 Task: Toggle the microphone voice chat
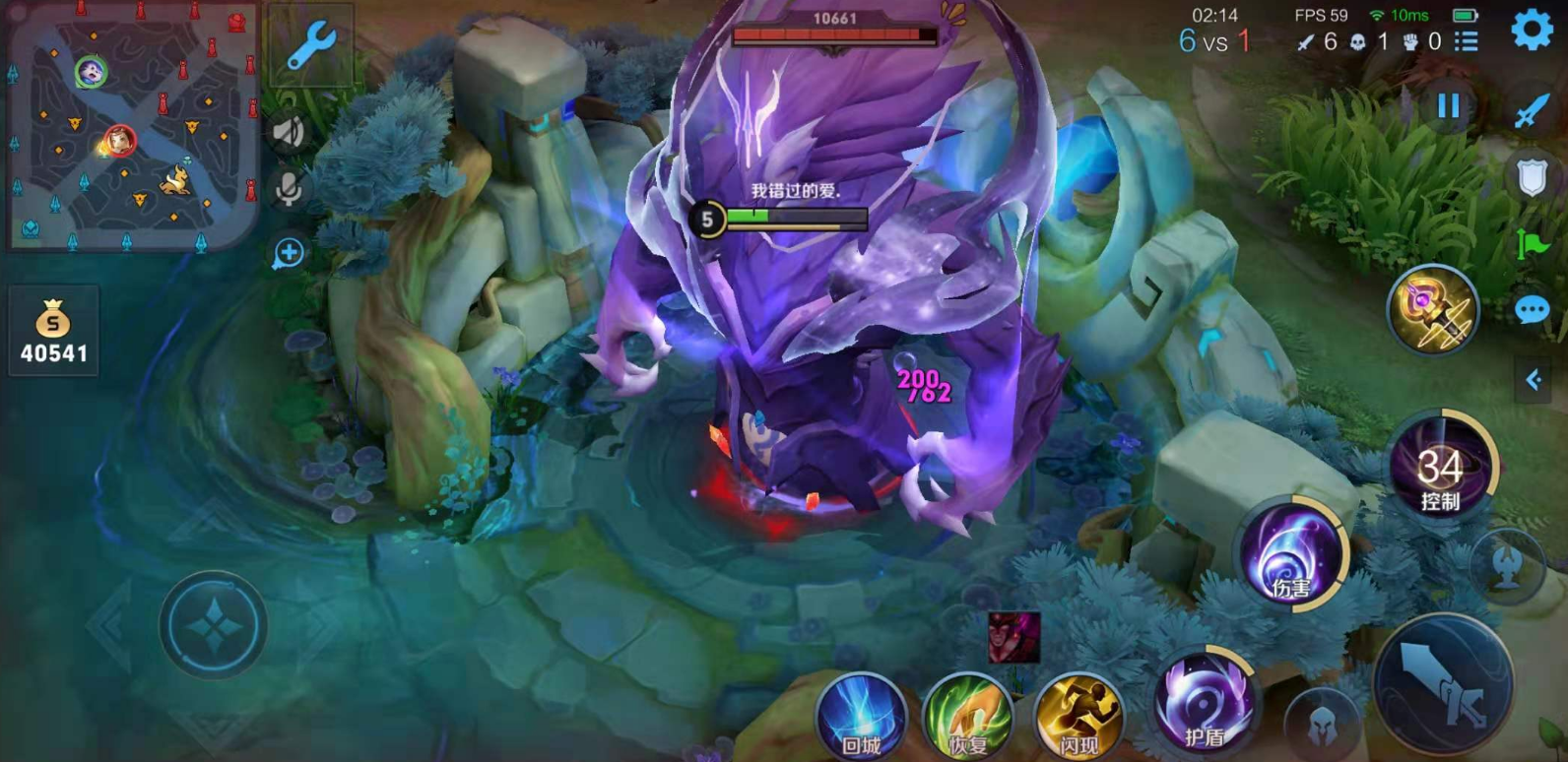click(x=289, y=190)
